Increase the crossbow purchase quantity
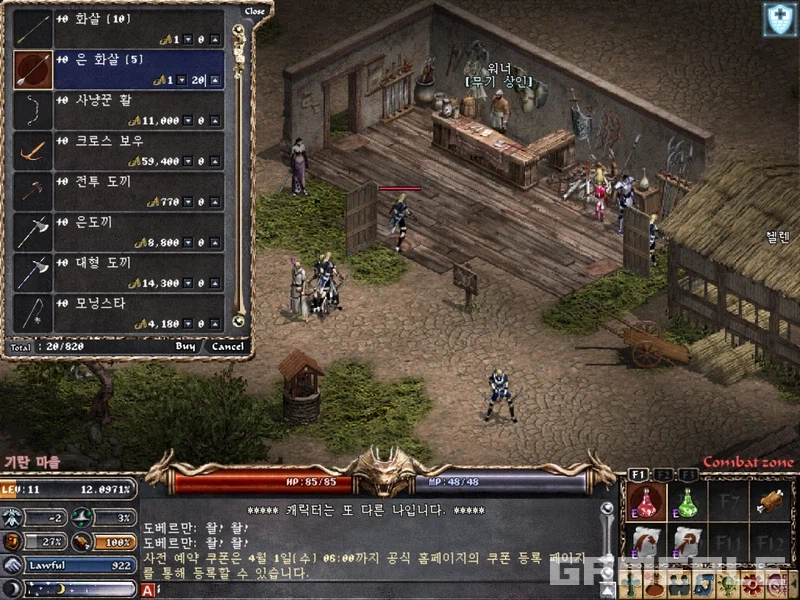This screenshot has width=800, height=600. pyautogui.click(x=215, y=161)
